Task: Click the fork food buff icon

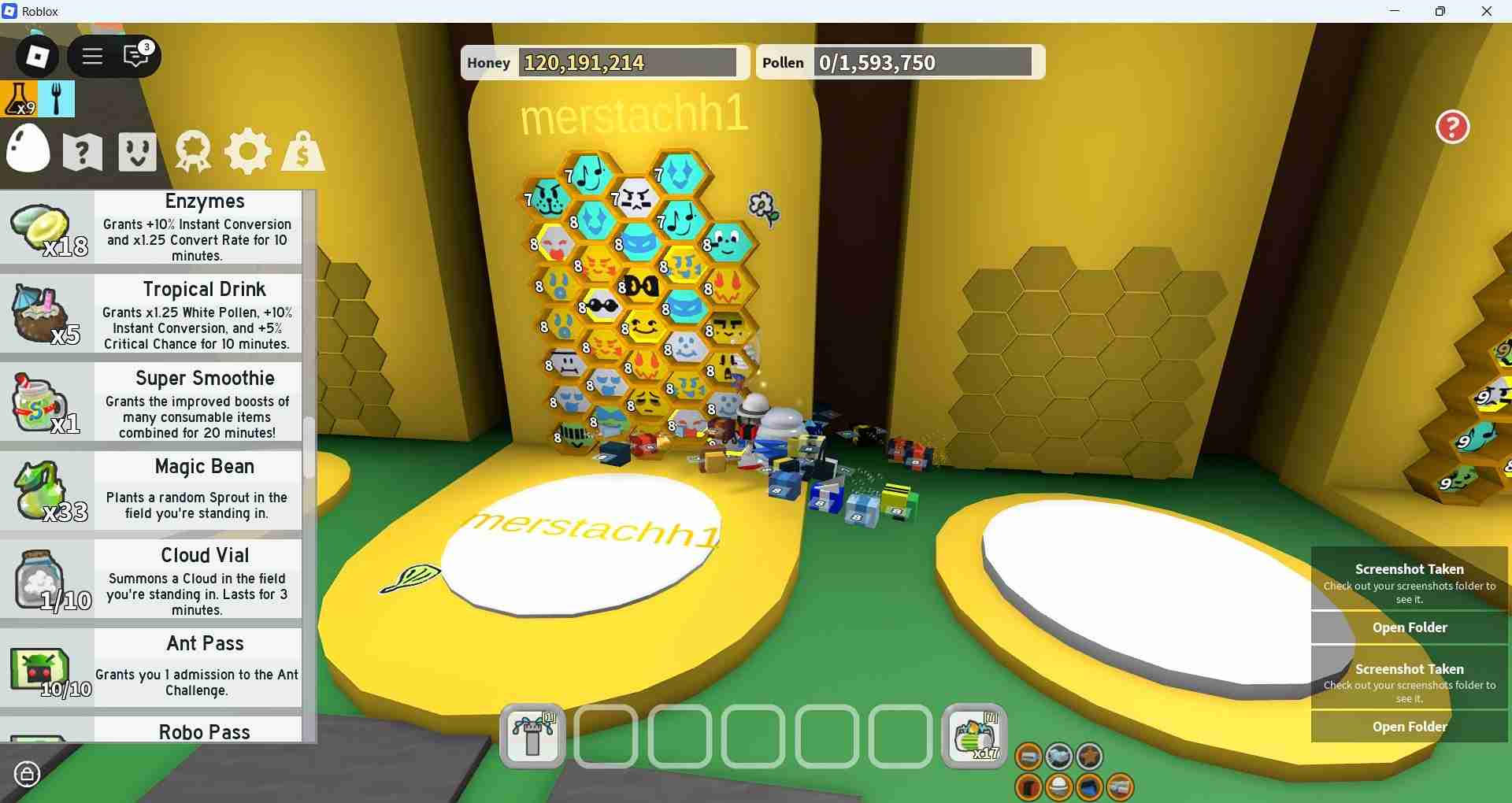Action: click(56, 99)
